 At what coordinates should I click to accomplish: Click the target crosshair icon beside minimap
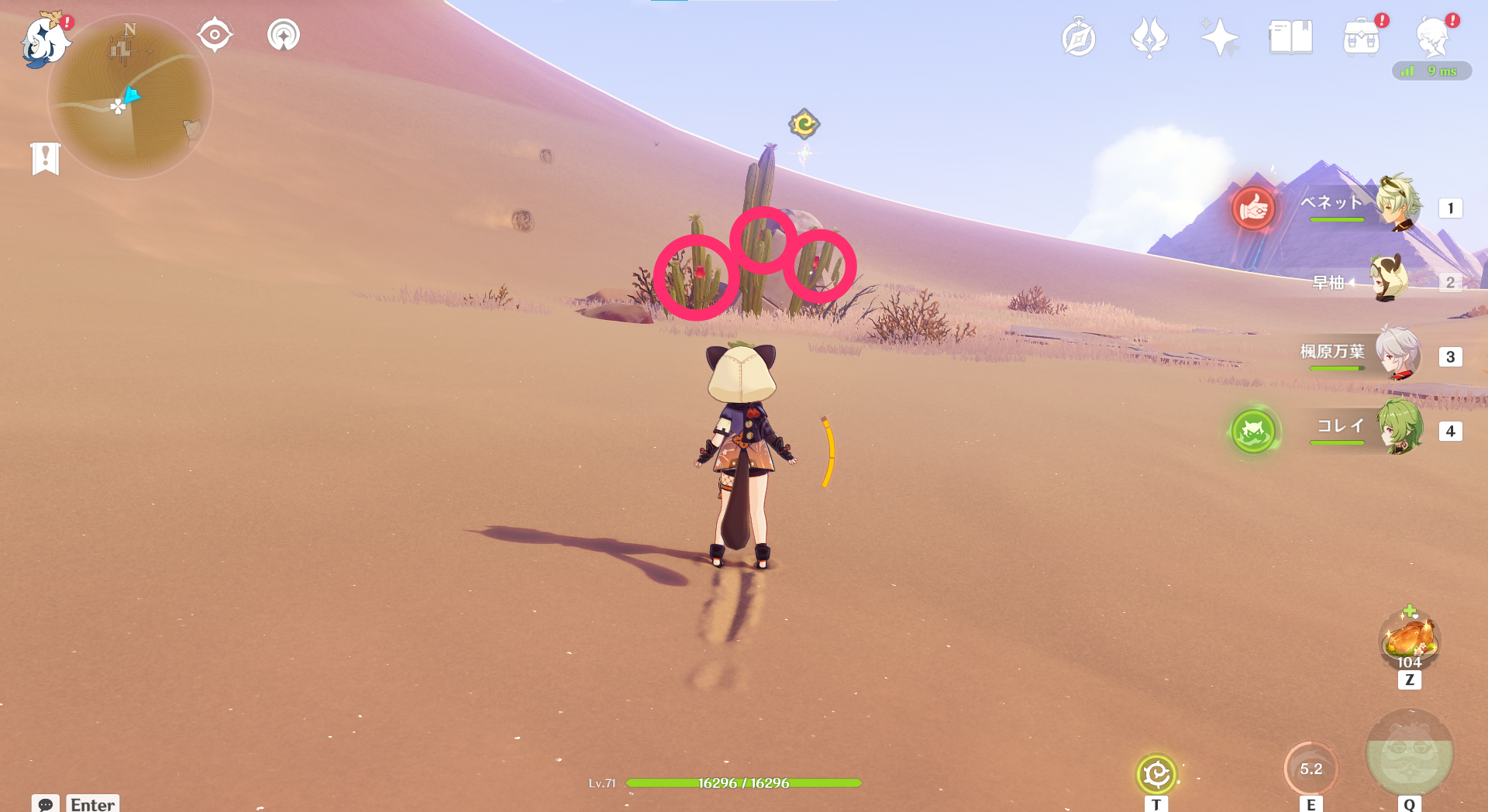pyautogui.click(x=215, y=35)
